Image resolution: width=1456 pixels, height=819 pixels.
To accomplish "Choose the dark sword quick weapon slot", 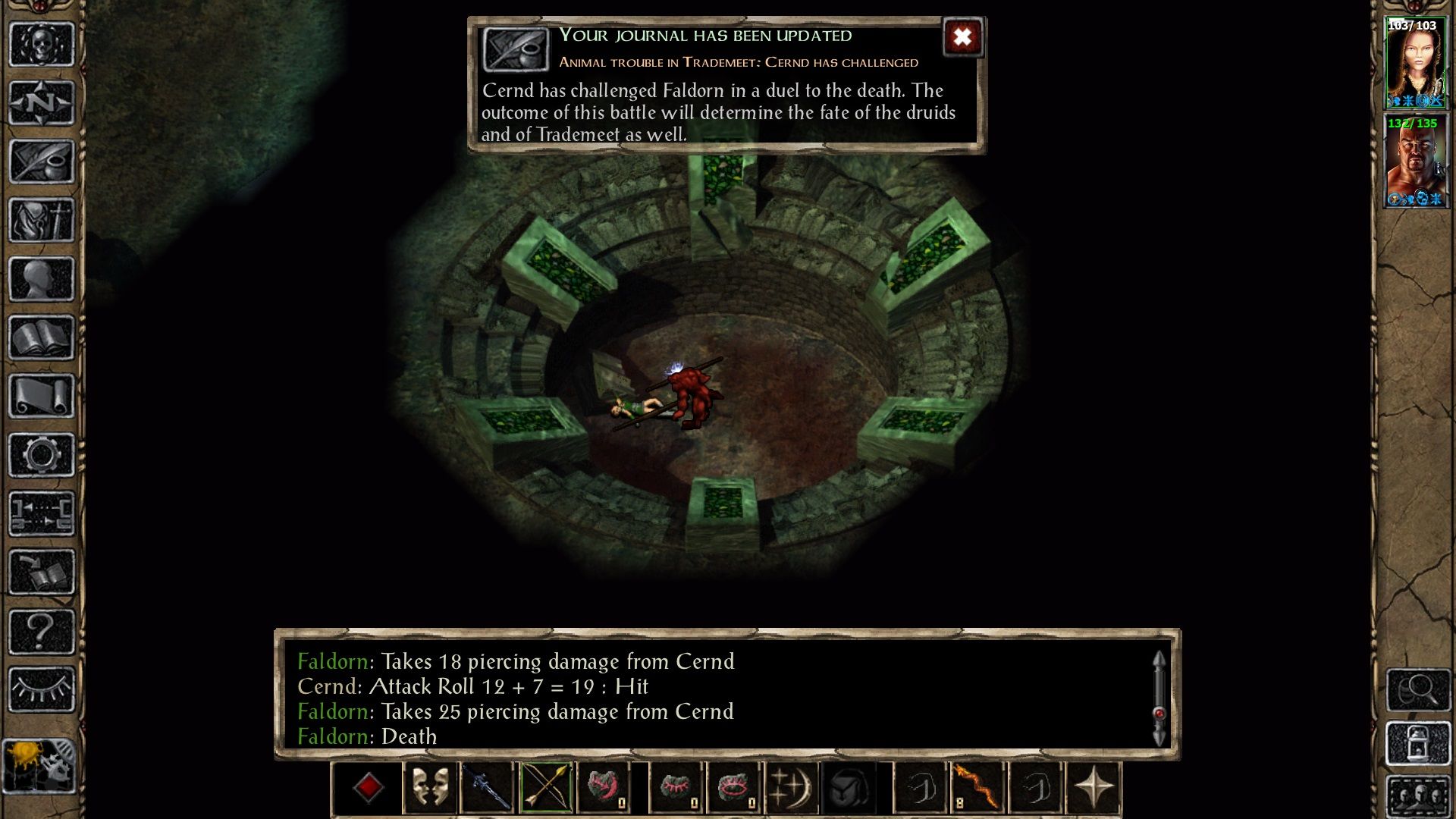I will [488, 788].
